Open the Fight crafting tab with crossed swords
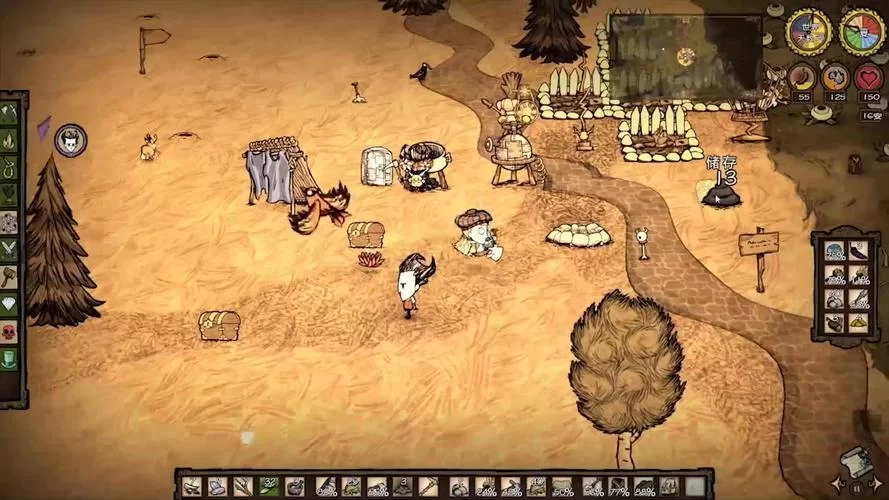Image resolution: width=889 pixels, height=500 pixels. (x=10, y=249)
